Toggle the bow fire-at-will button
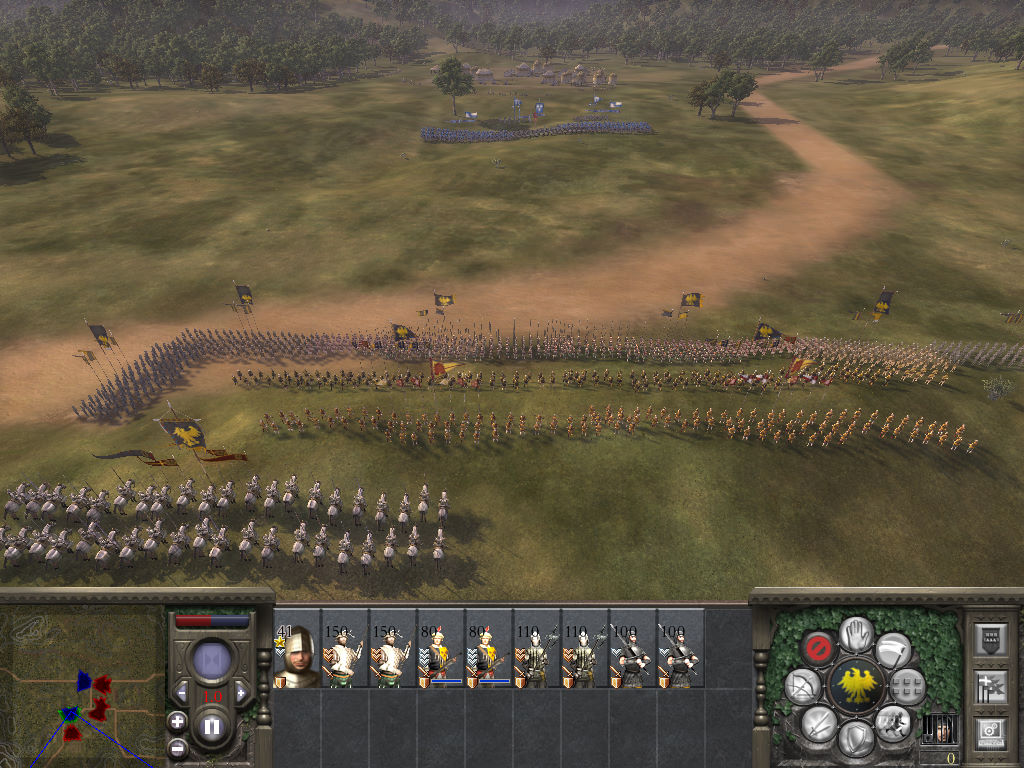This screenshot has width=1024, height=768. [802, 686]
